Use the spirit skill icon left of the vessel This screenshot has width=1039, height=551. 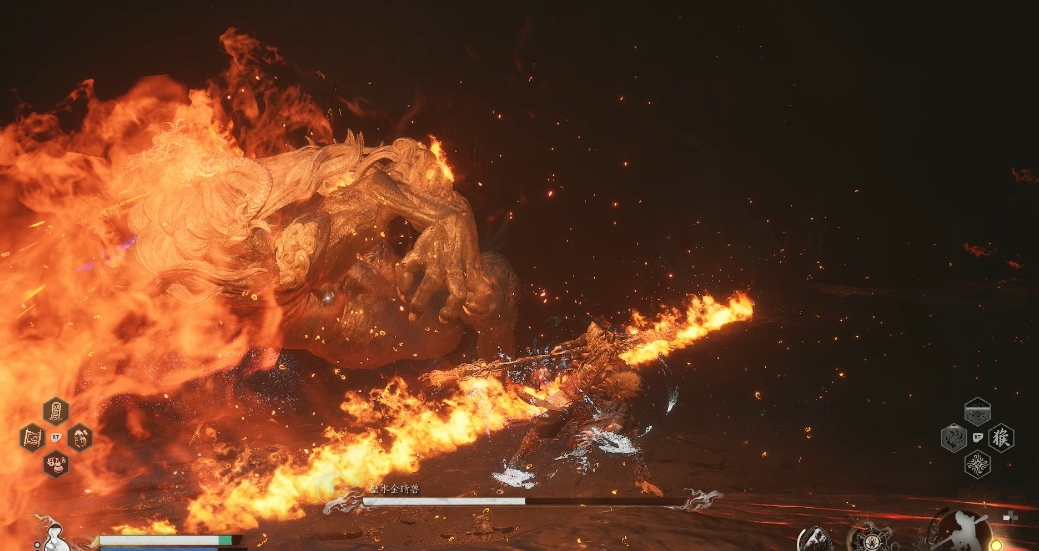[x=816, y=538]
